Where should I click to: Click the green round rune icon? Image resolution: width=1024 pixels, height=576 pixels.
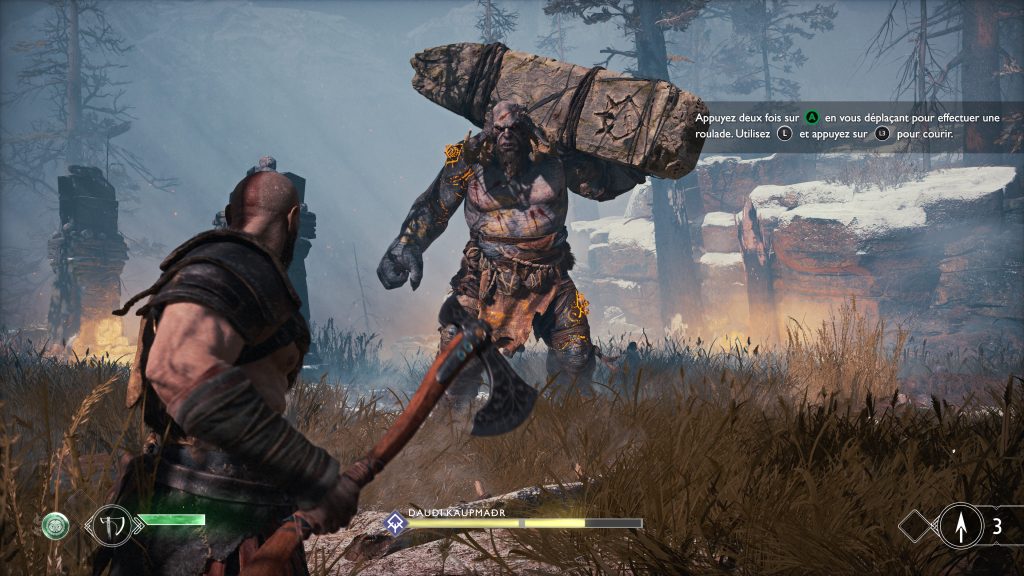tap(57, 524)
